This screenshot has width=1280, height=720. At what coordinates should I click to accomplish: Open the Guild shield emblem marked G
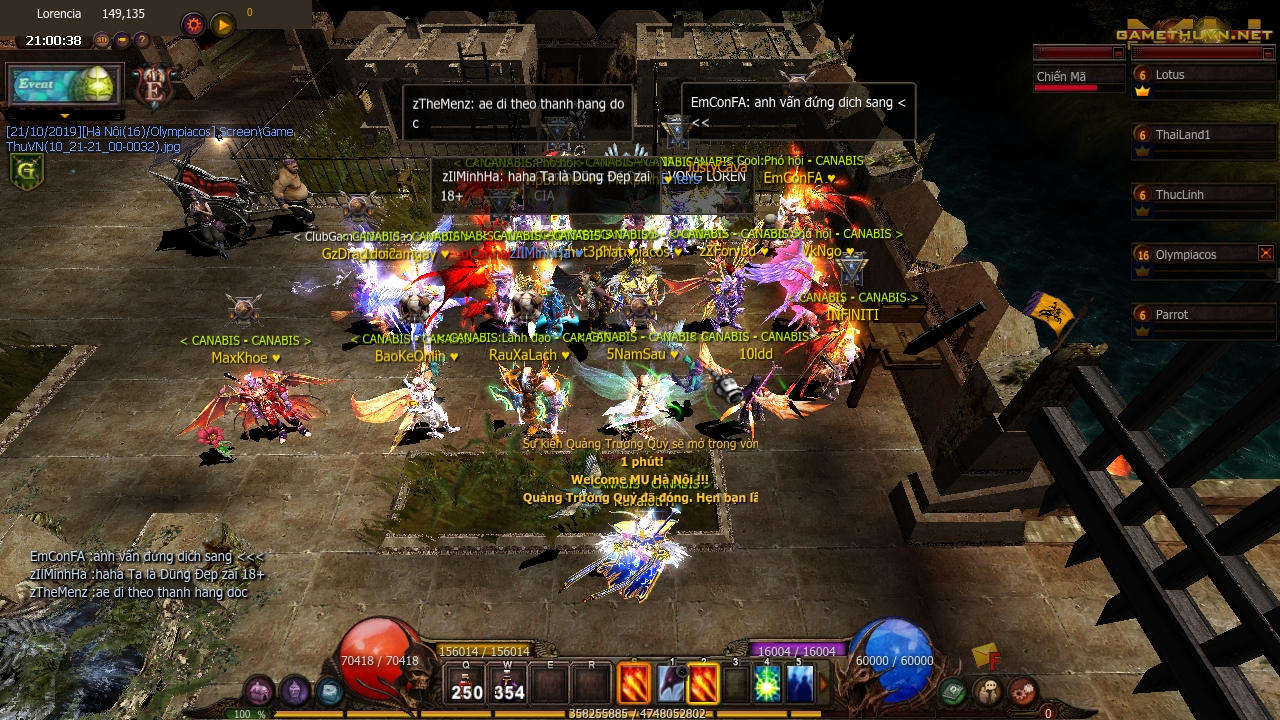click(x=27, y=170)
